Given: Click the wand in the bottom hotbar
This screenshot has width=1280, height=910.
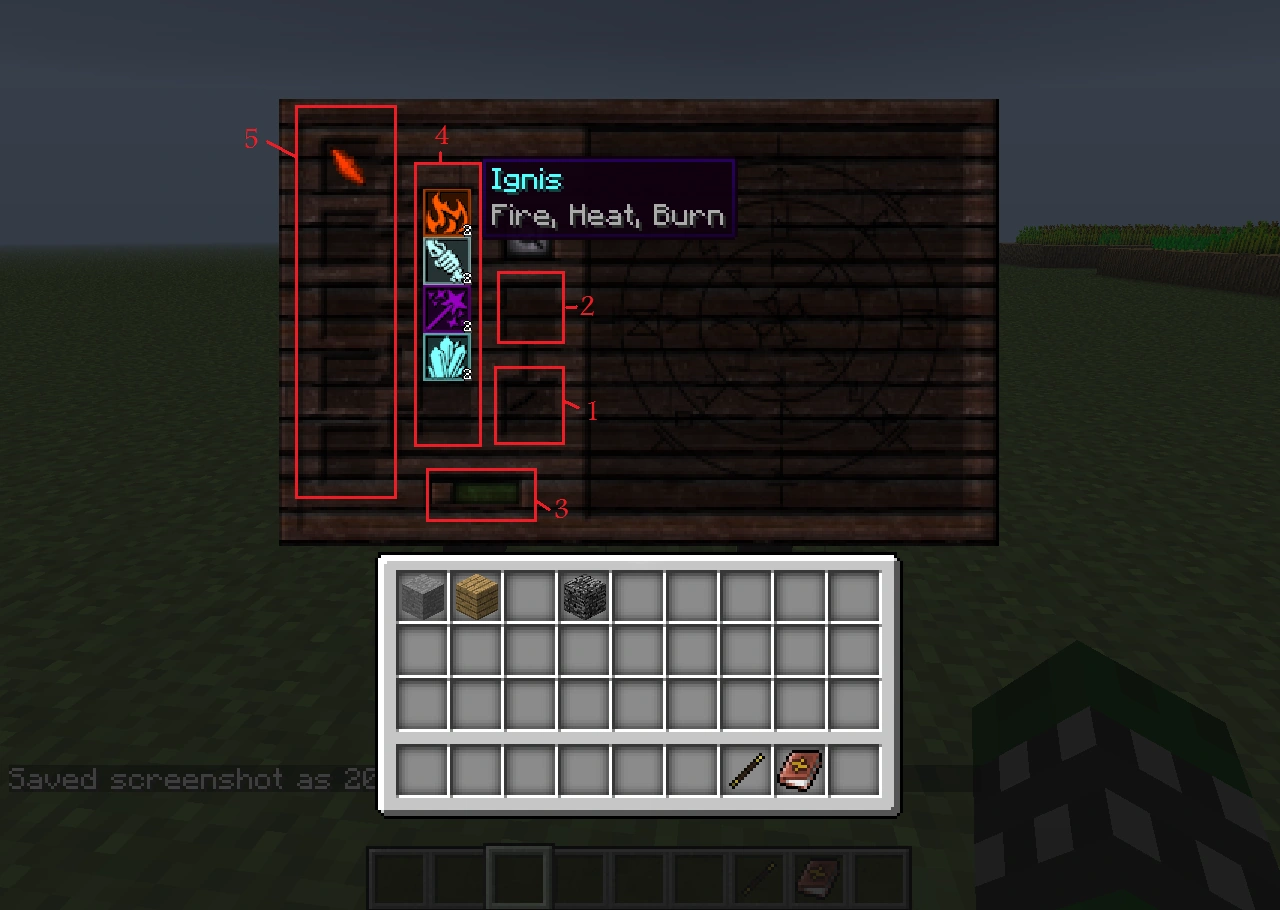Looking at the screenshot, I should coord(757,879).
